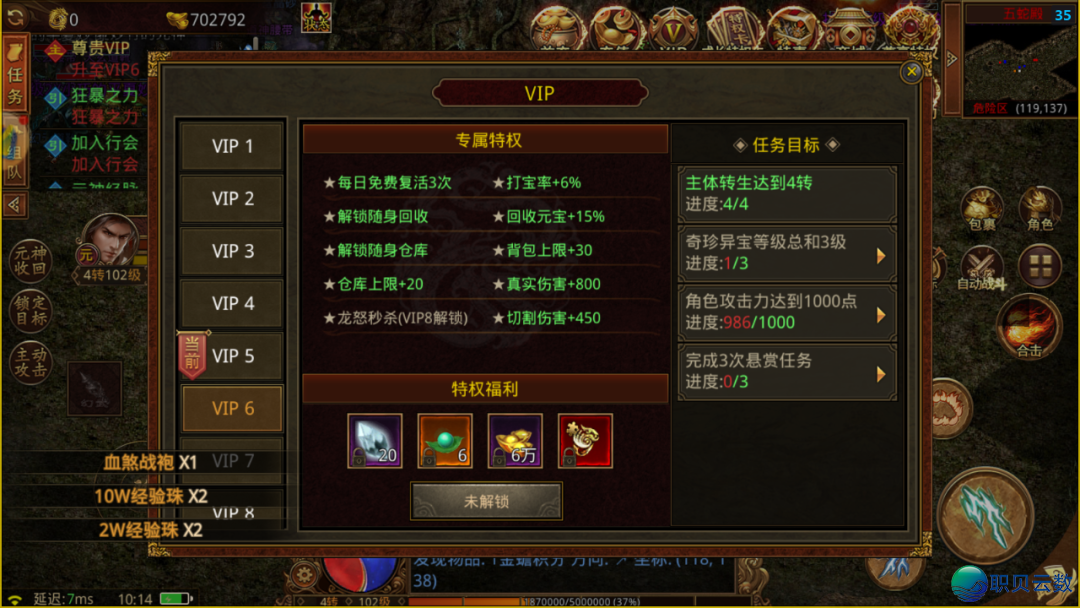
Task: Close the VIP window
Action: pyautogui.click(x=911, y=72)
